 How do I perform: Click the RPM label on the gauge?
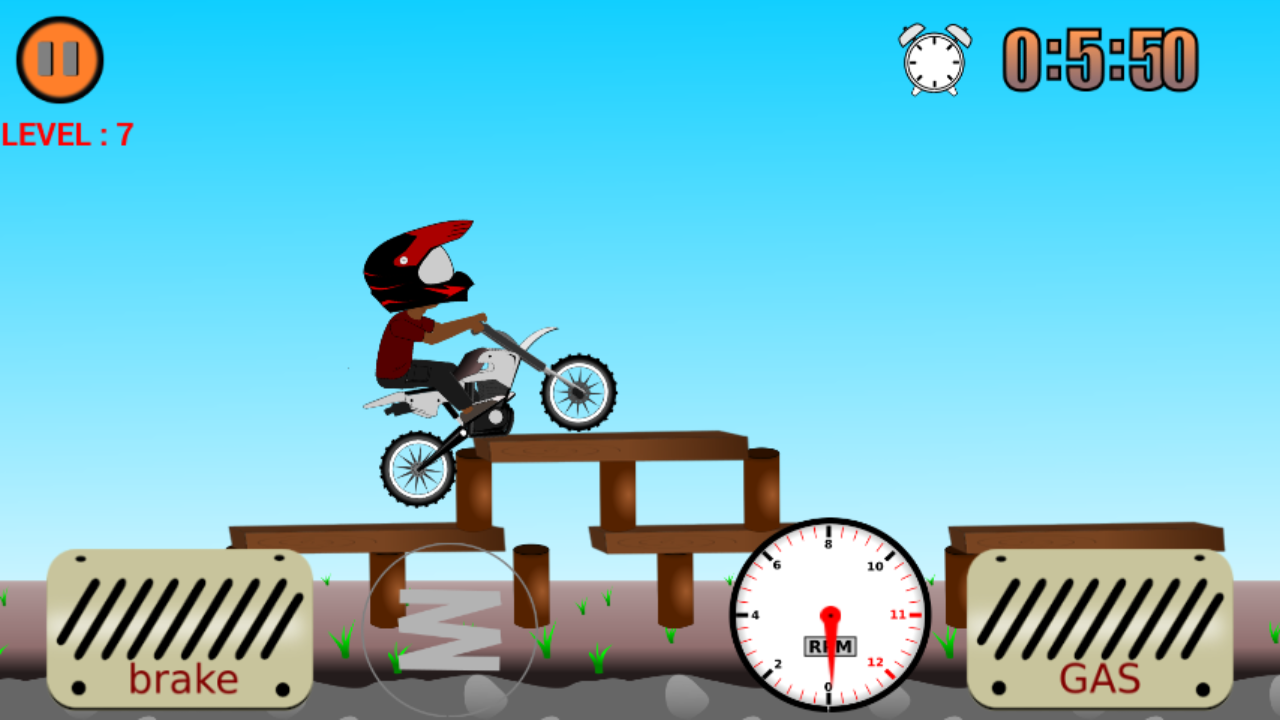point(828,647)
